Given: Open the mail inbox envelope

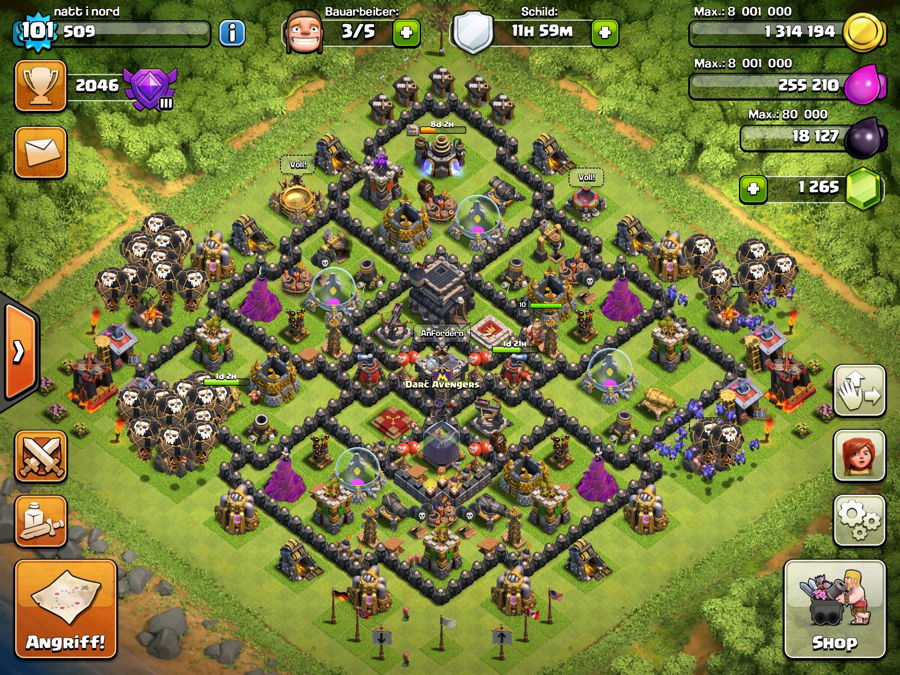Looking at the screenshot, I should point(40,152).
